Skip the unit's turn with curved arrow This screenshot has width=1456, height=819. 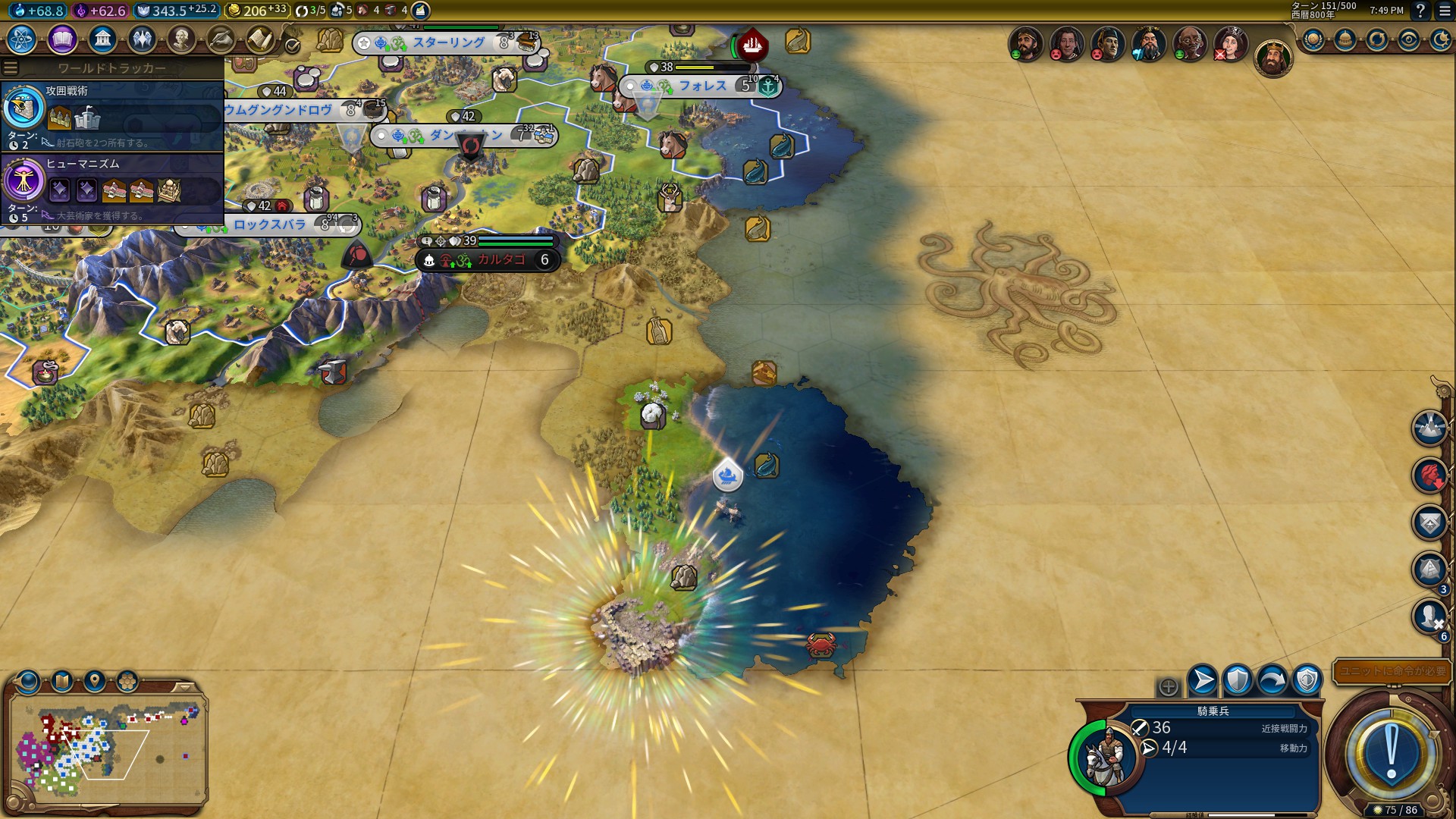1272,680
